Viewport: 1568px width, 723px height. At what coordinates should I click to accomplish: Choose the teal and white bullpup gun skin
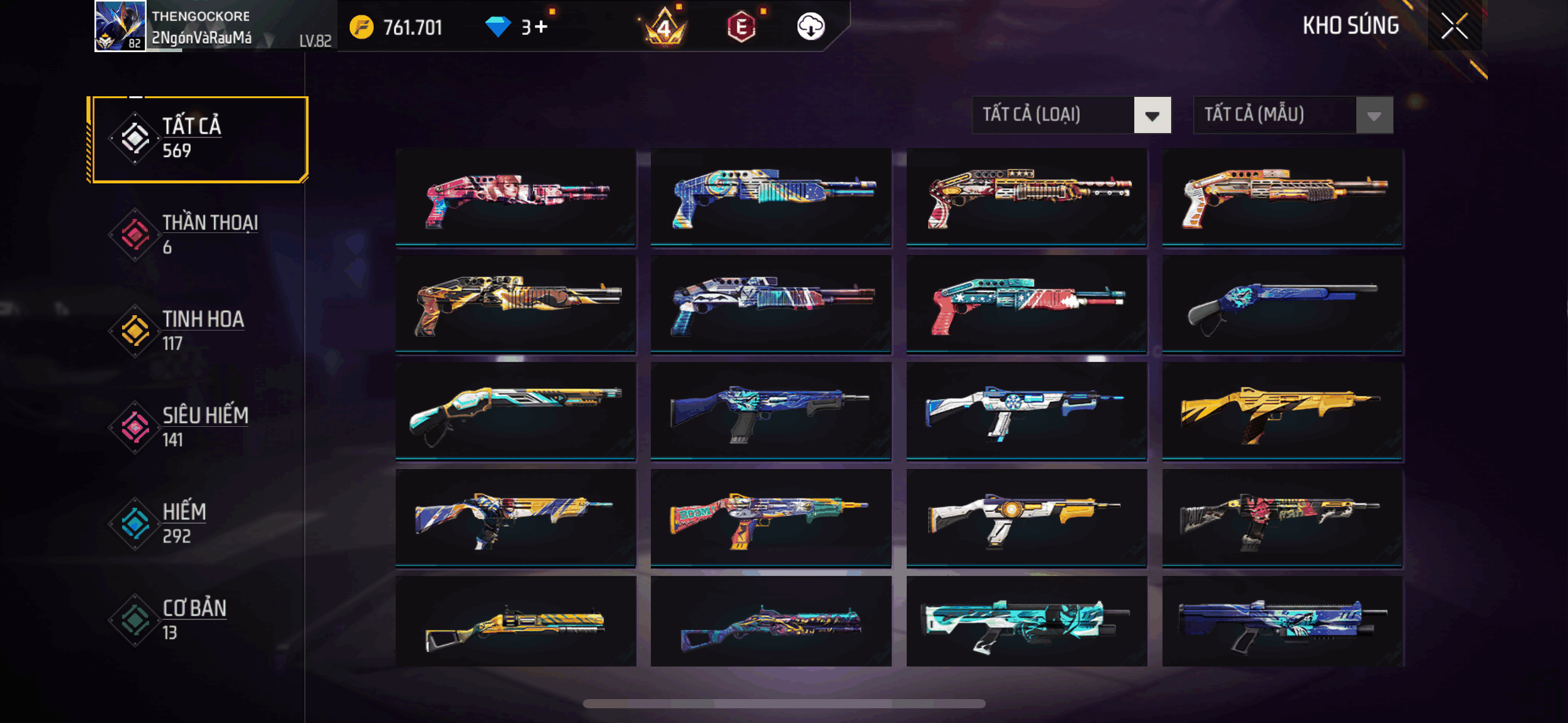(1026, 622)
